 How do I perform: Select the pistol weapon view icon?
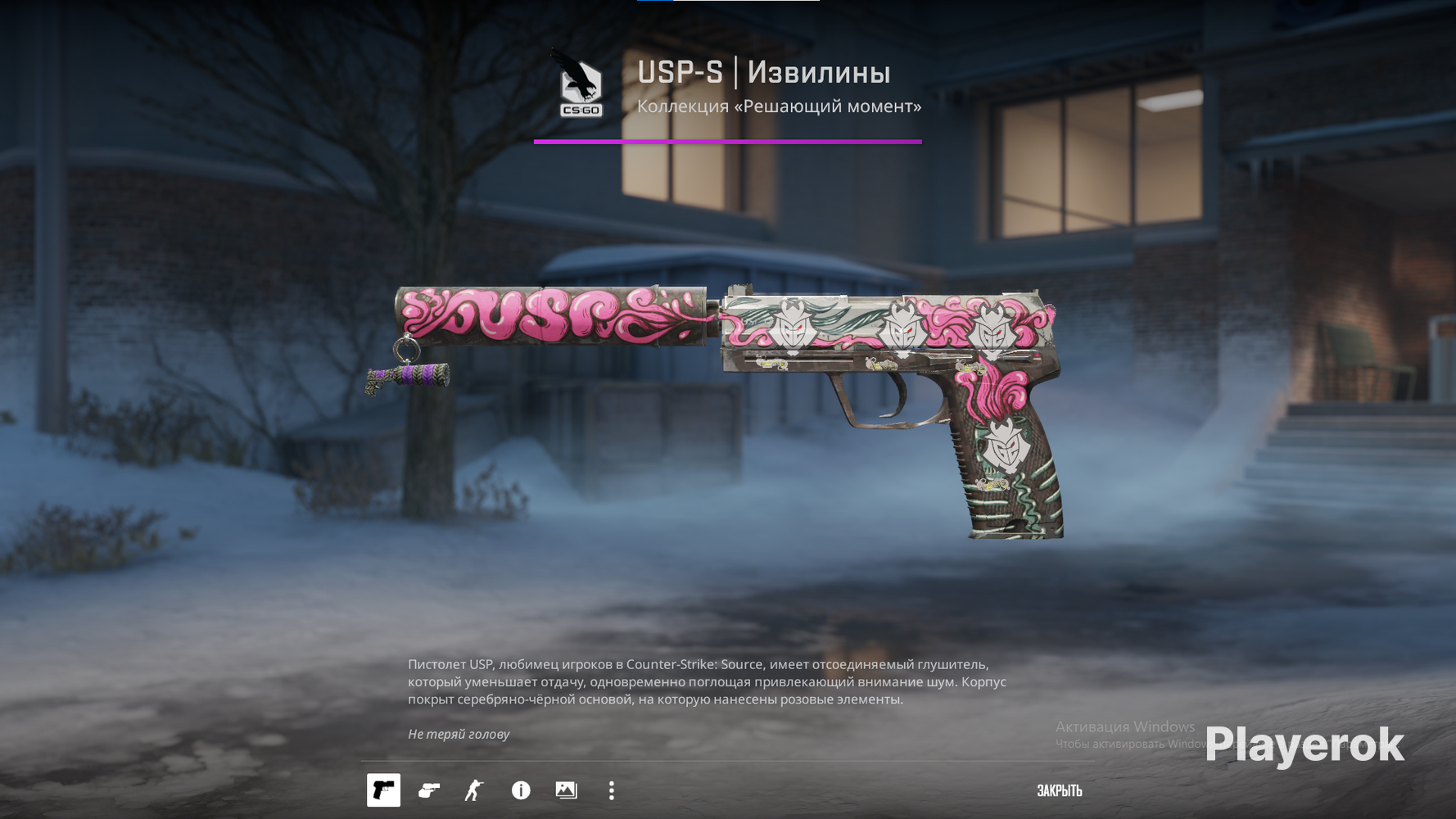(383, 790)
